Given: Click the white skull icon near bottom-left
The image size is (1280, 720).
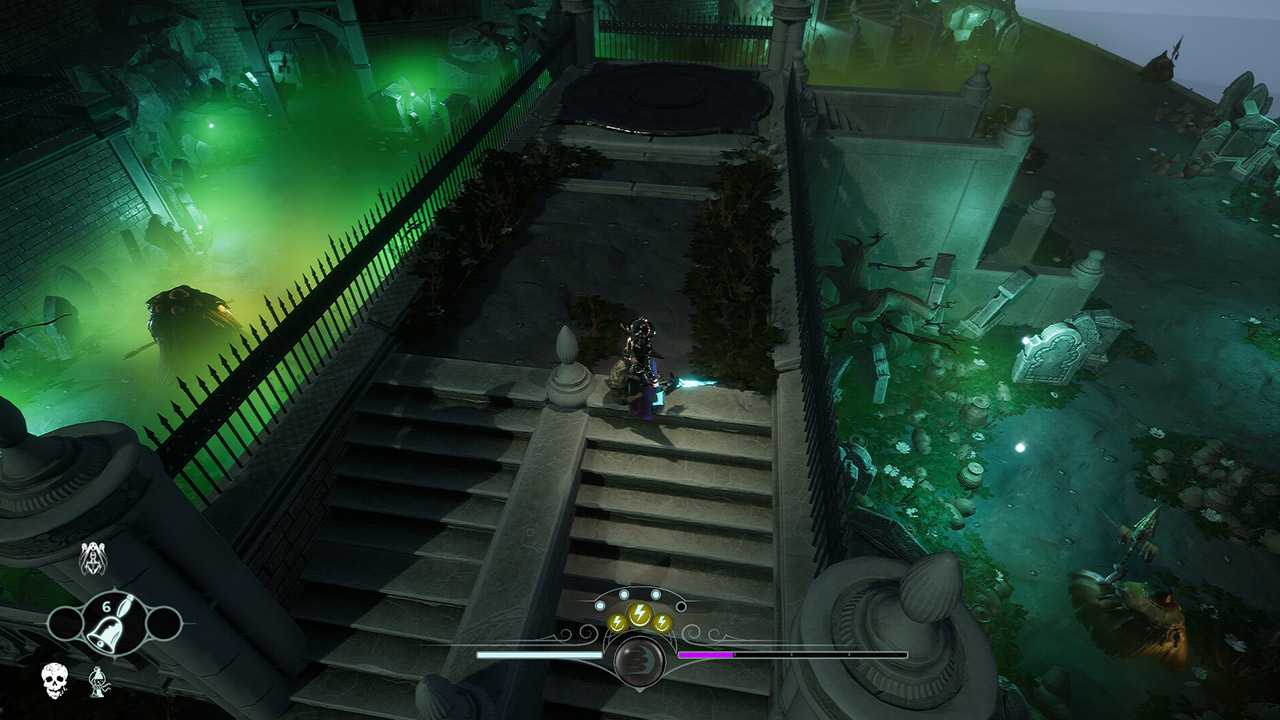Looking at the screenshot, I should tap(55, 678).
